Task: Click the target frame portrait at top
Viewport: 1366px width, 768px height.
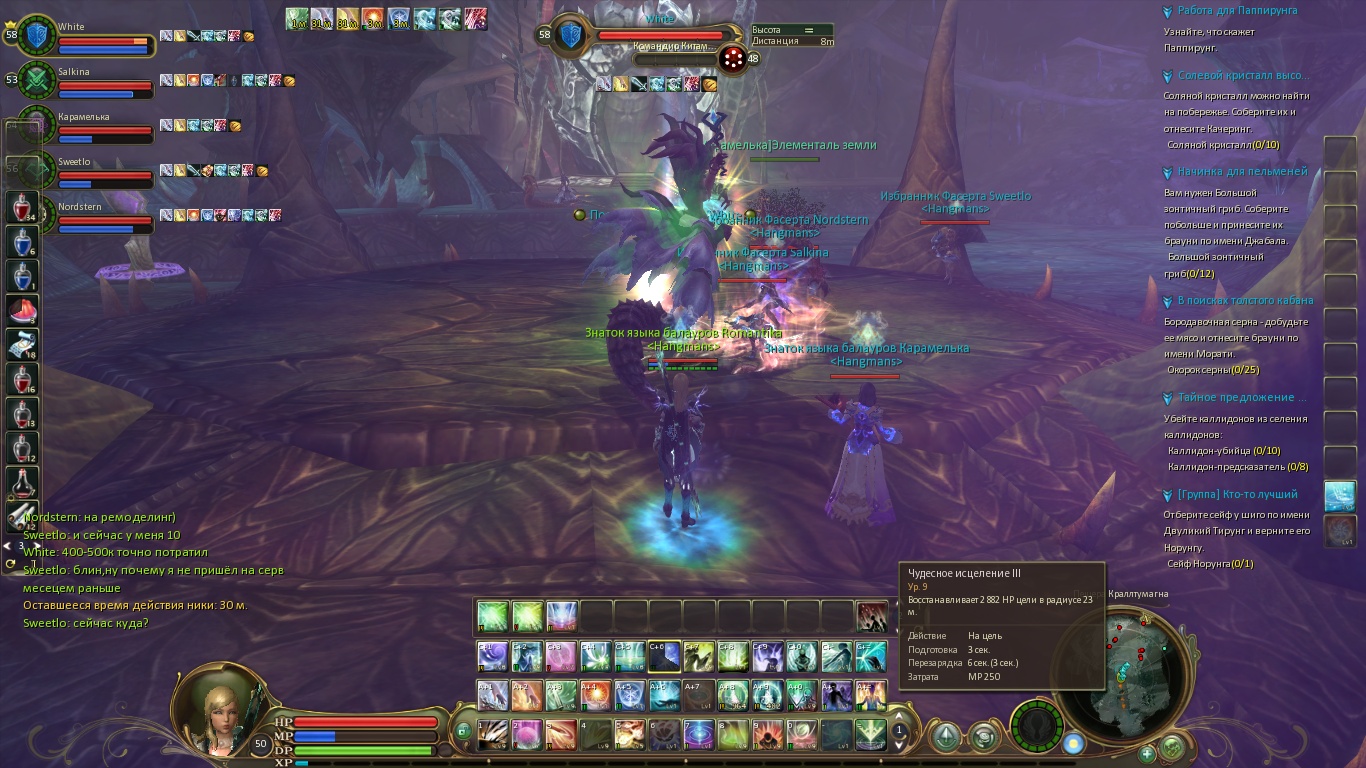Action: [x=571, y=36]
